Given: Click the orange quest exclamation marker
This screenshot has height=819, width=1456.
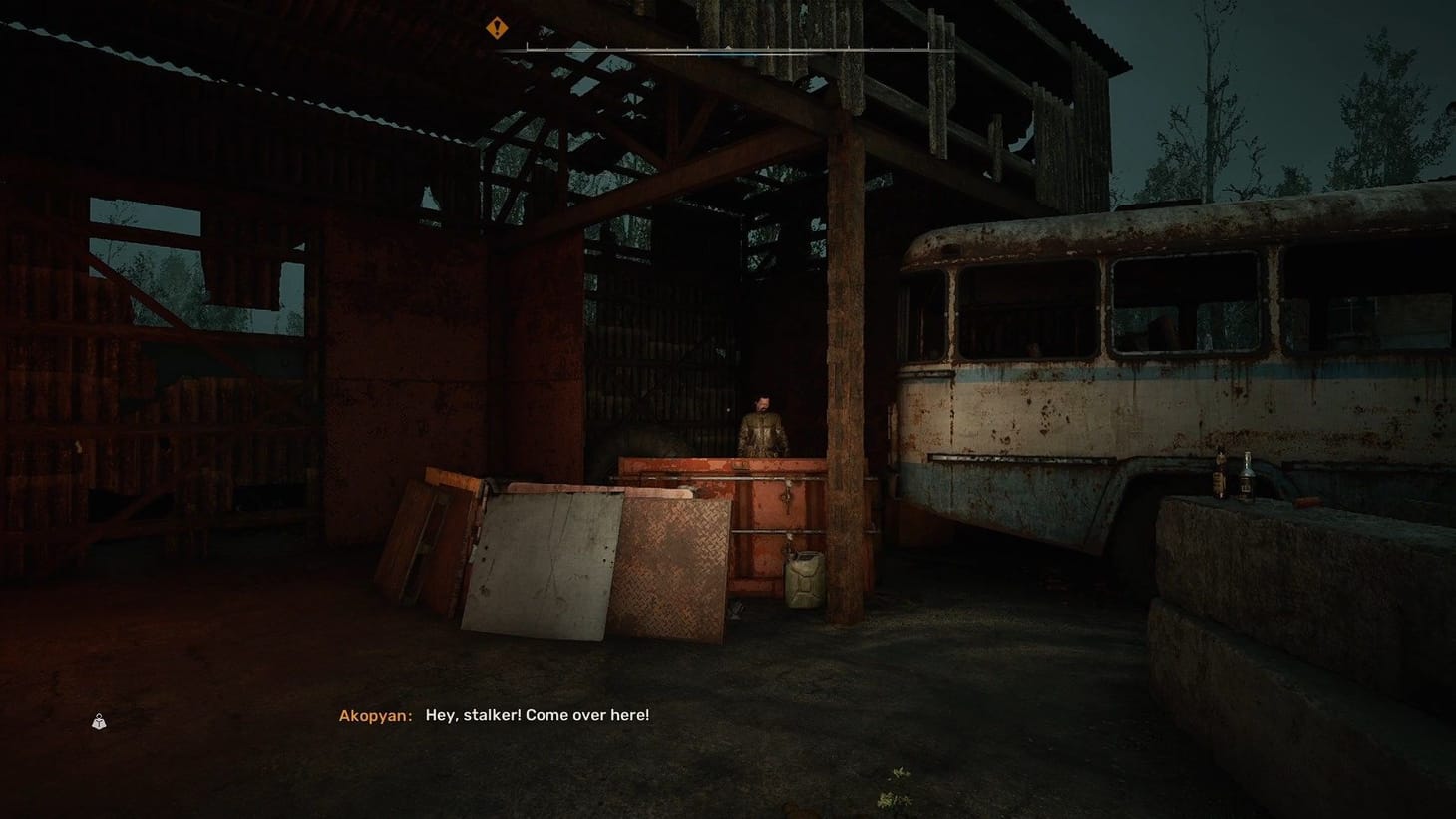Looking at the screenshot, I should tap(496, 27).
